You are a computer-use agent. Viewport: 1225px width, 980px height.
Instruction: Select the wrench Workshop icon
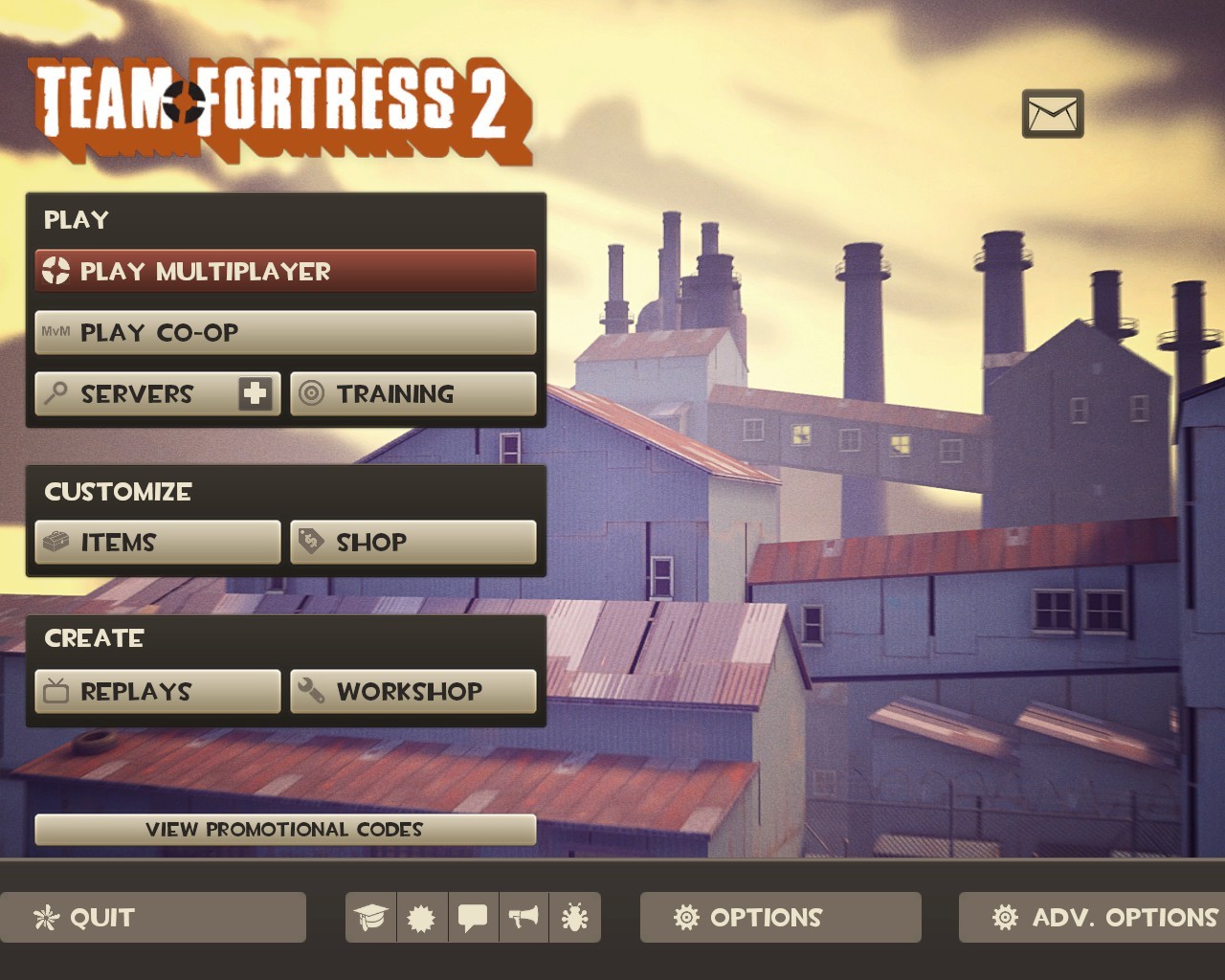point(313,691)
